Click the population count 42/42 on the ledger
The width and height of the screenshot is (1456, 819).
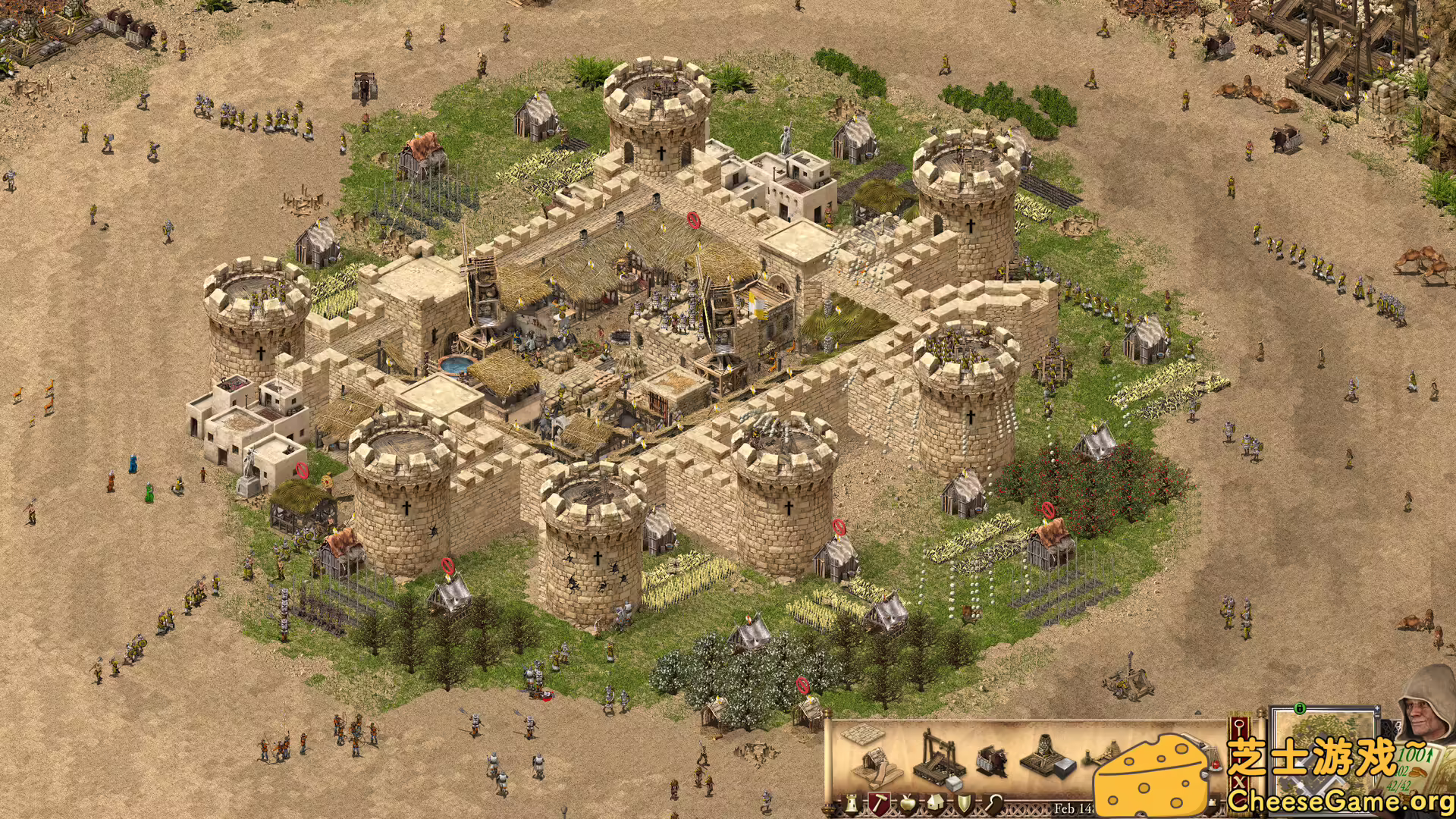1400,786
